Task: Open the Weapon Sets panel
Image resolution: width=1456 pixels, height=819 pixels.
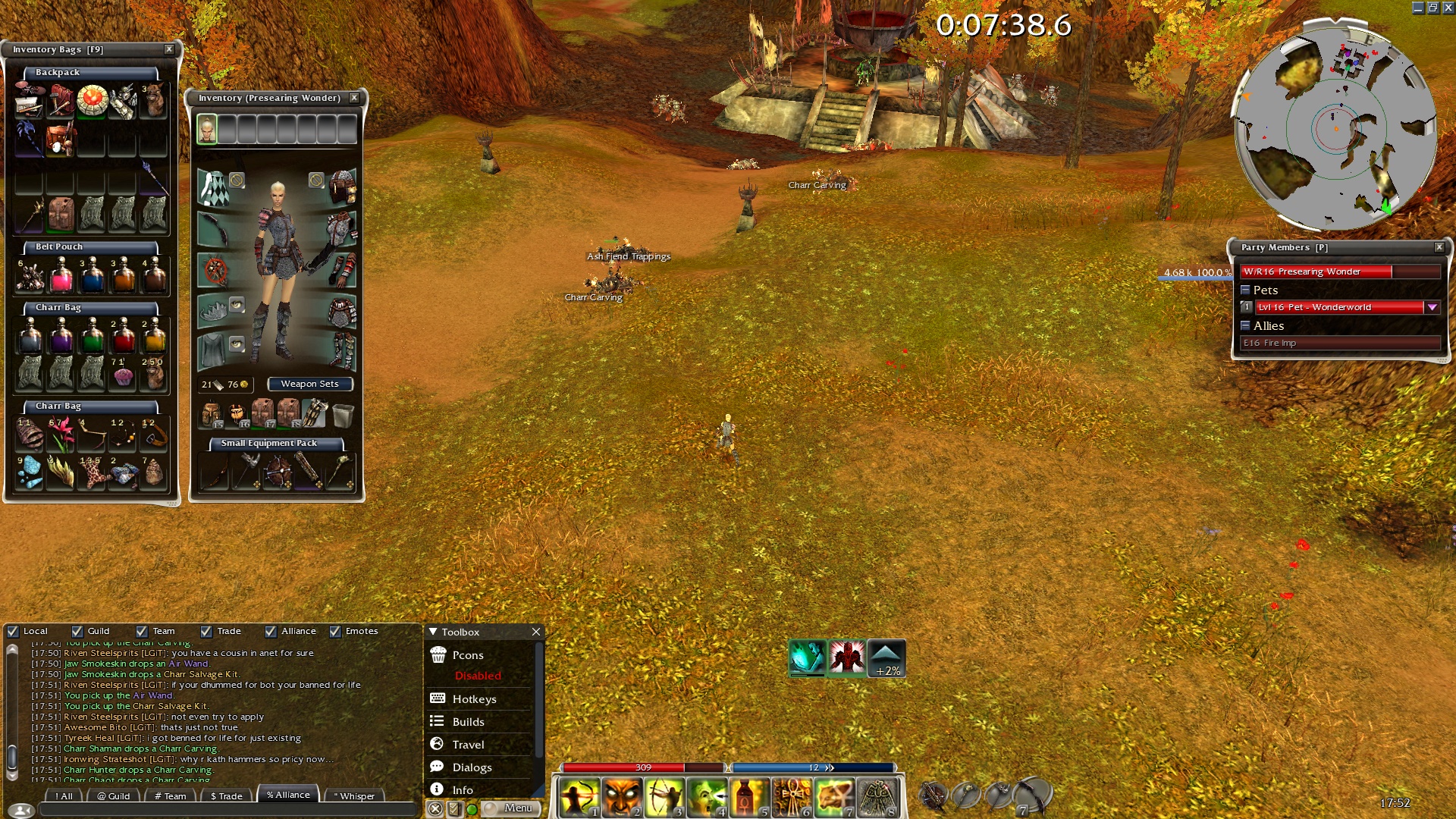Action: coord(309,384)
